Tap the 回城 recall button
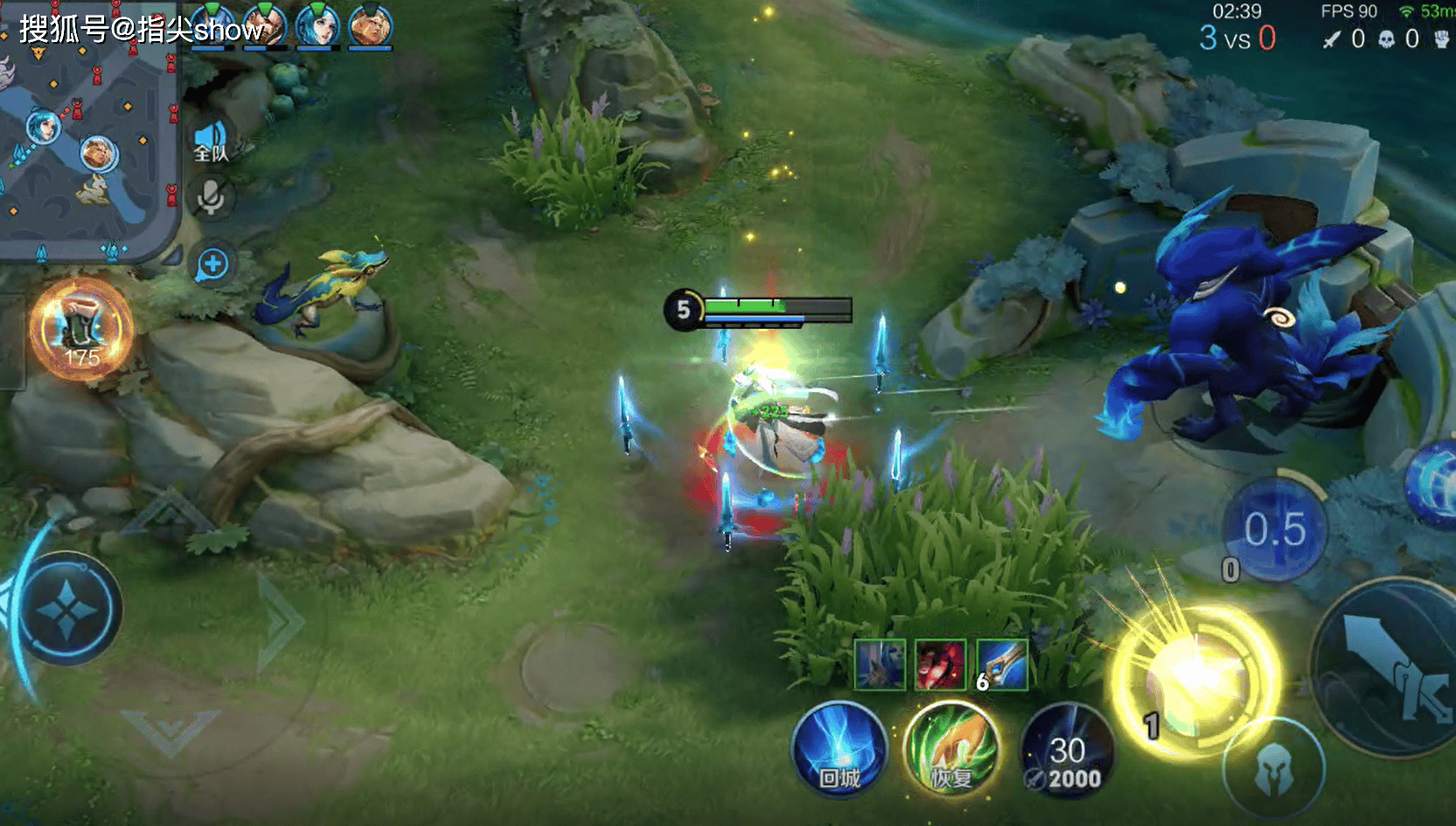The image size is (1456, 826). (839, 750)
